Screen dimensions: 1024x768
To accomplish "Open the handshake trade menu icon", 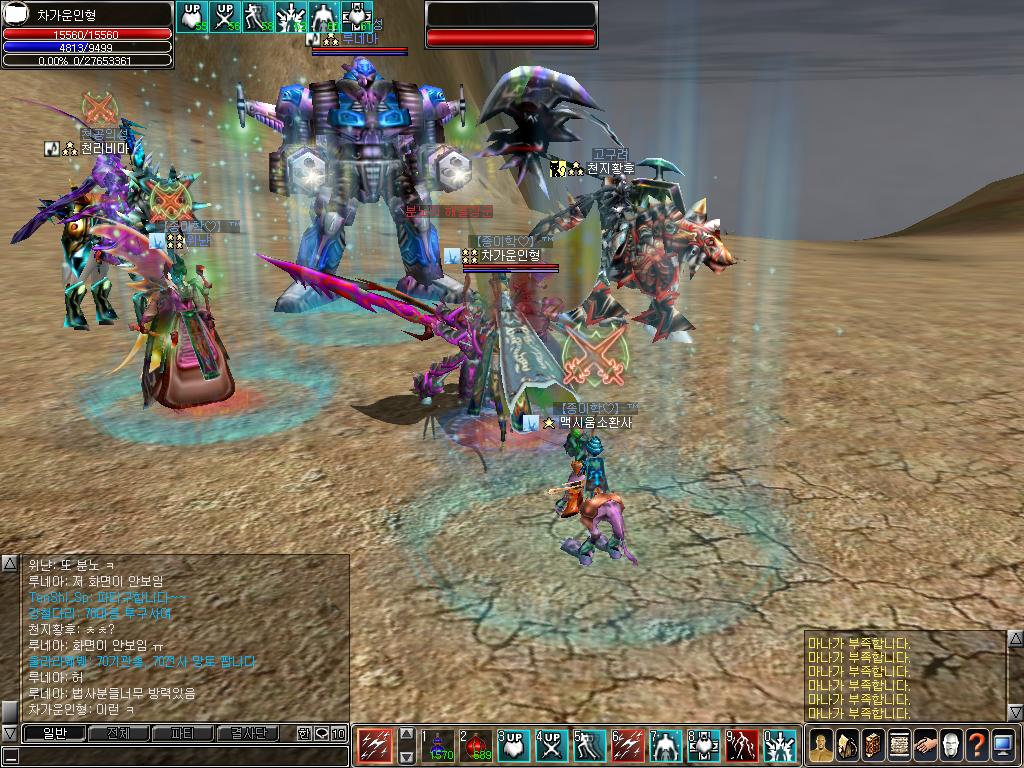I will [925, 746].
